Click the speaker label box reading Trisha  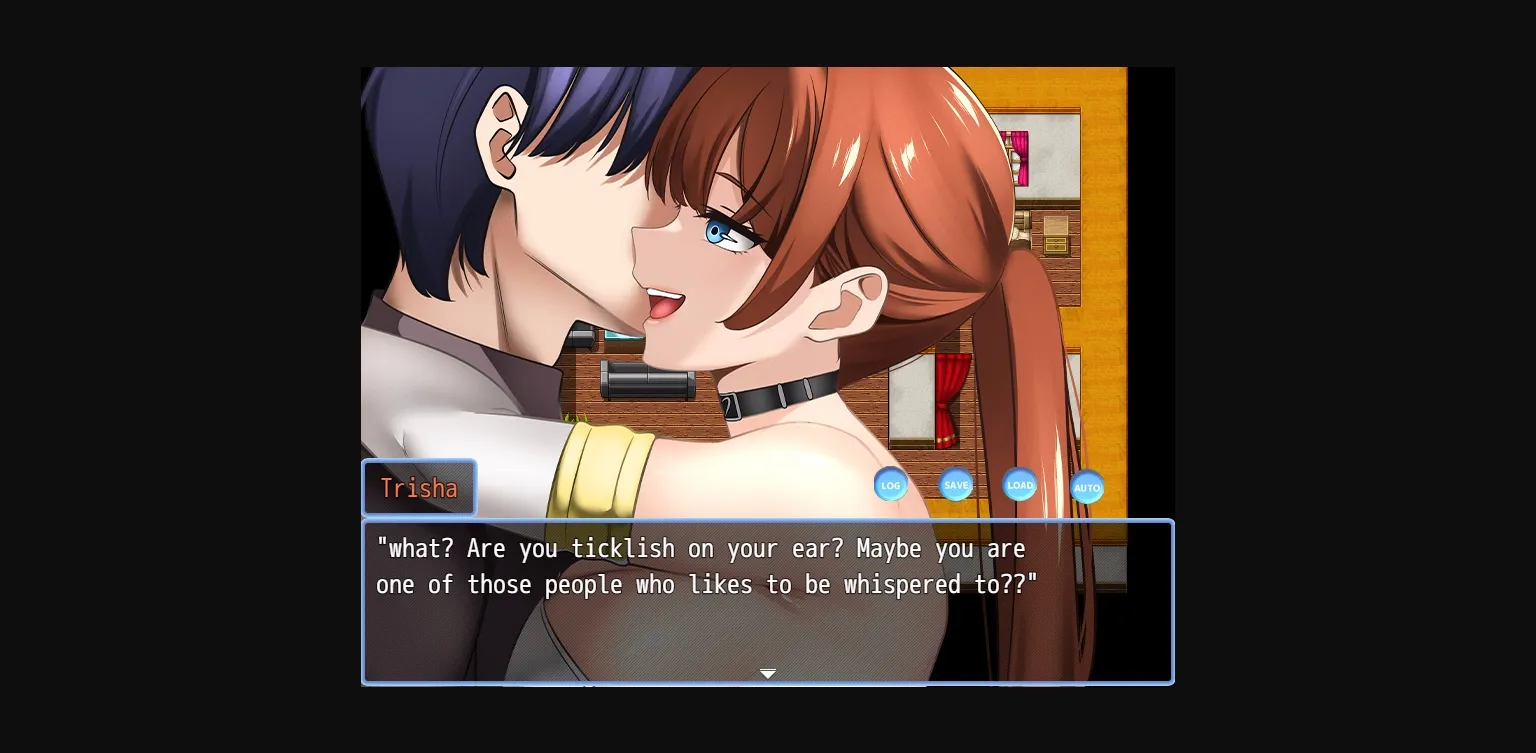419,488
